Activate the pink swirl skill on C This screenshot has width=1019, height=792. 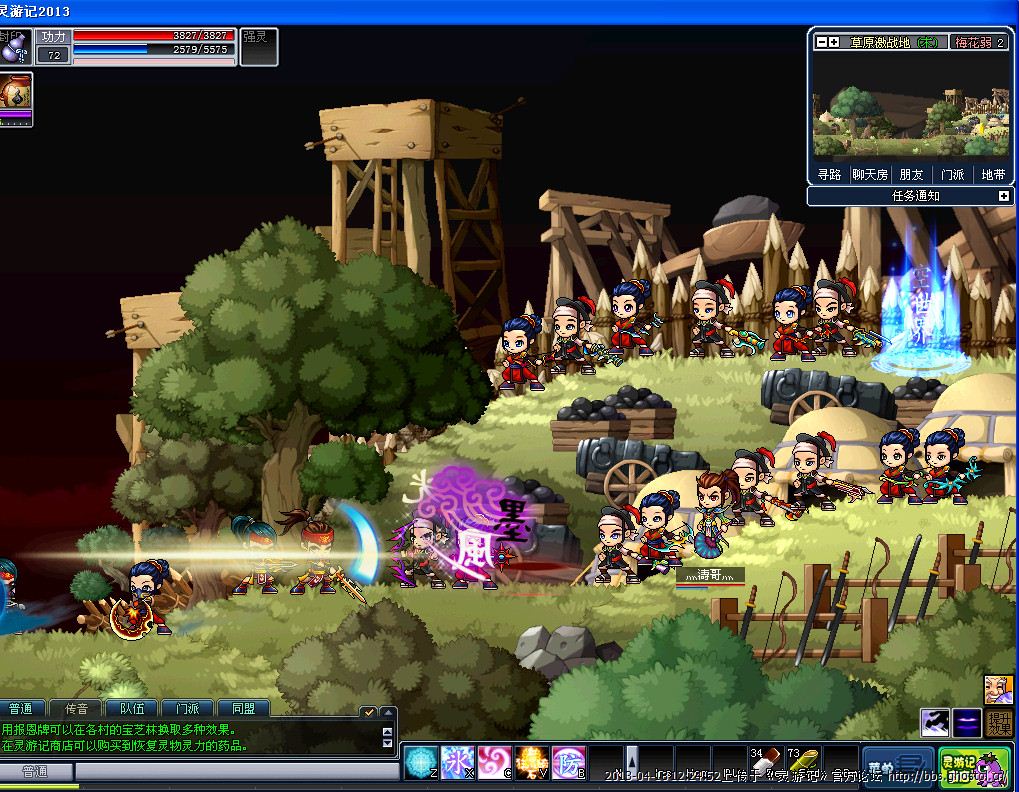(494, 762)
